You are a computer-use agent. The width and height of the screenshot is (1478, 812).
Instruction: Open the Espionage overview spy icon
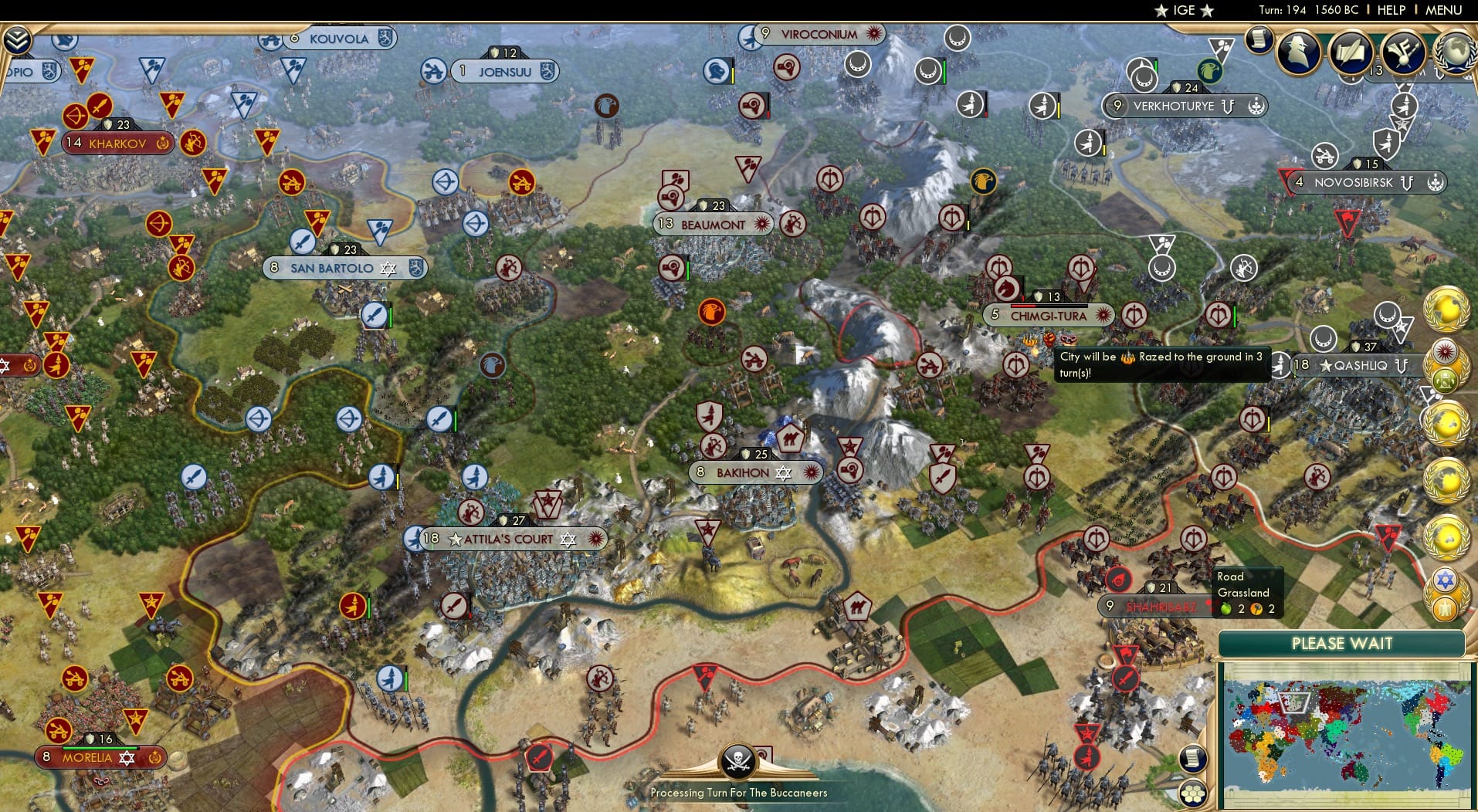coord(1298,51)
